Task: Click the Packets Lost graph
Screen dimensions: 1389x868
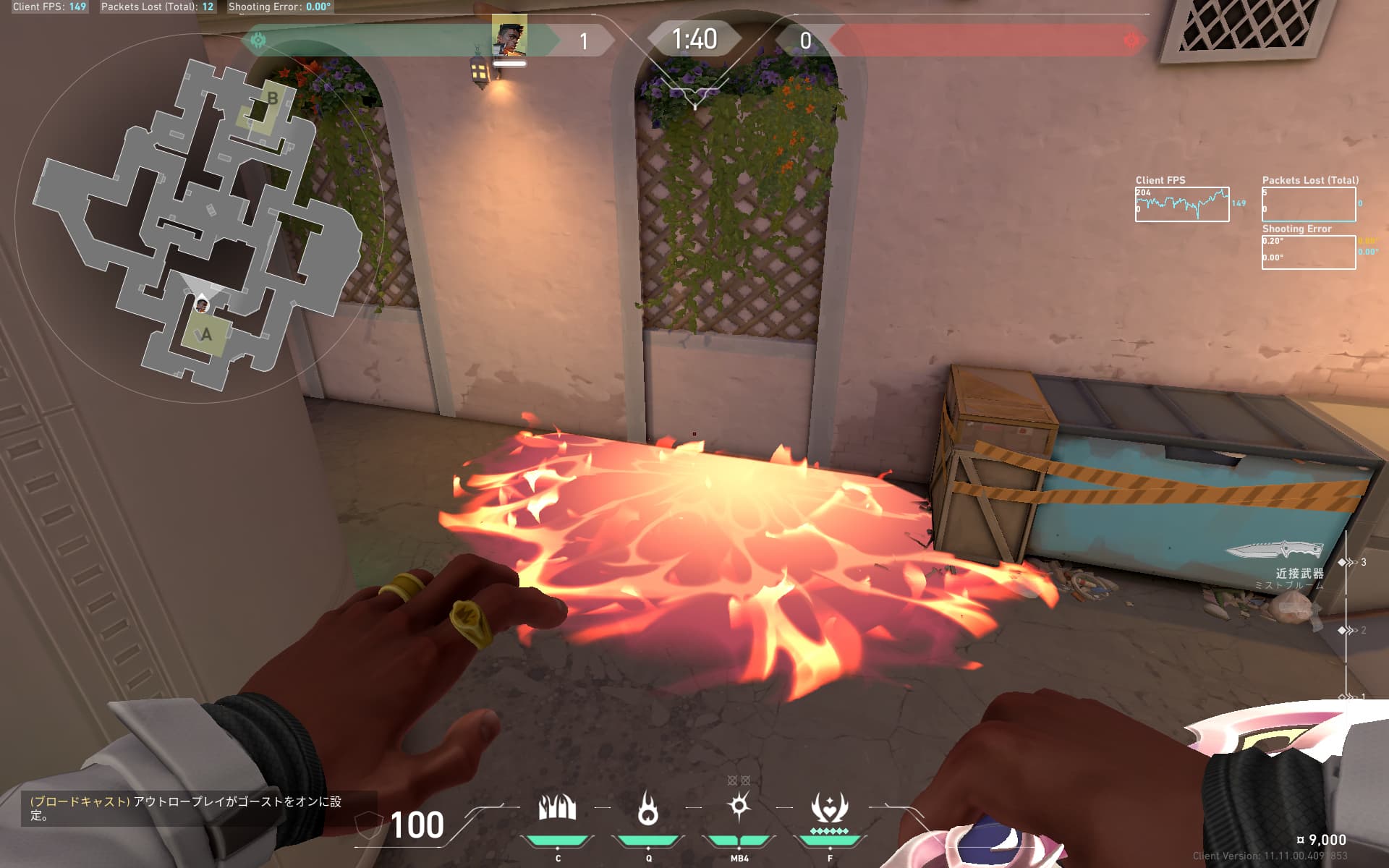Action: [1308, 204]
